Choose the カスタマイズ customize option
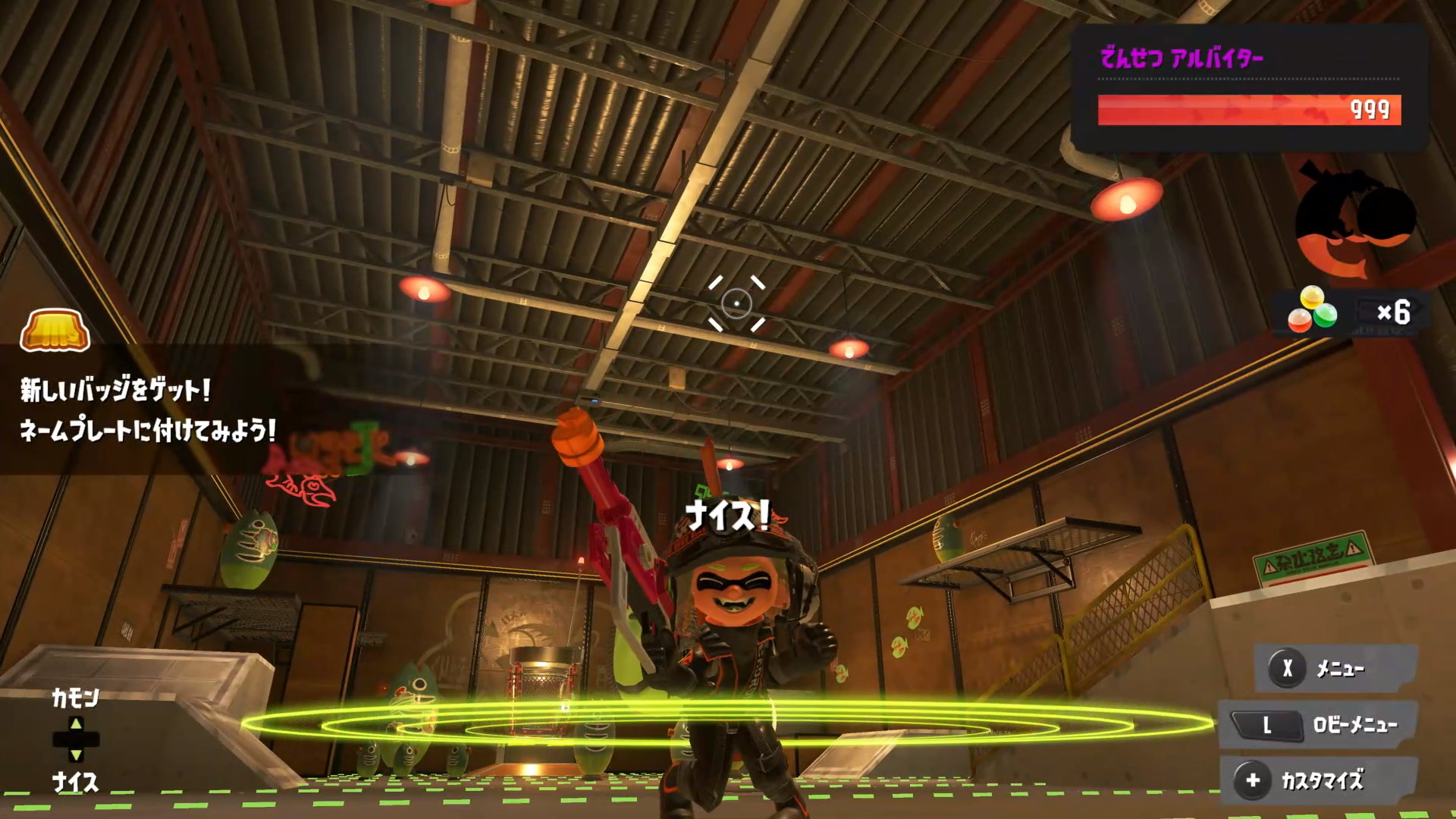1456x819 pixels. pos(1319,780)
